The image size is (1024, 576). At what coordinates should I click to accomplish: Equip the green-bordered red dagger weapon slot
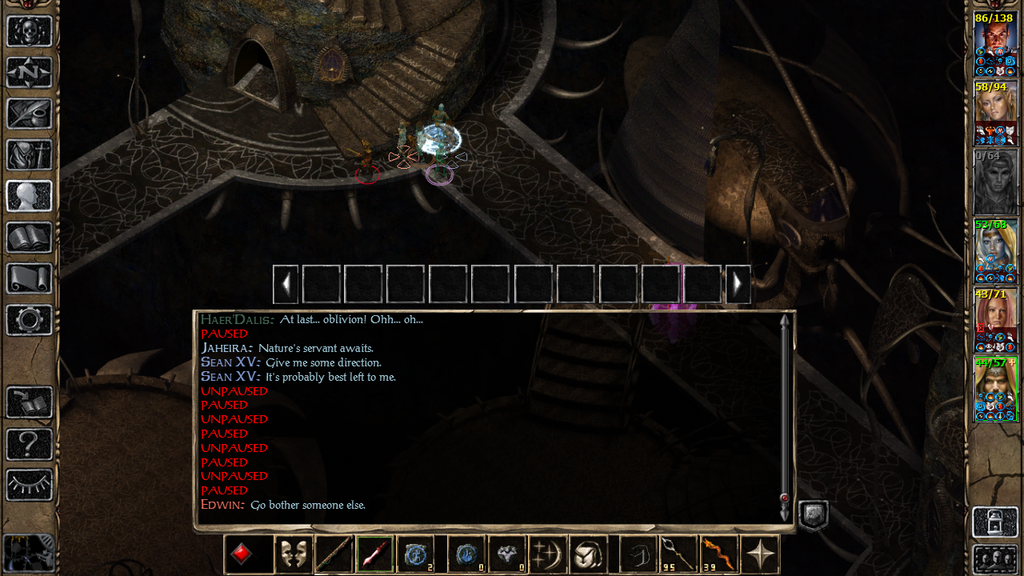coord(375,554)
